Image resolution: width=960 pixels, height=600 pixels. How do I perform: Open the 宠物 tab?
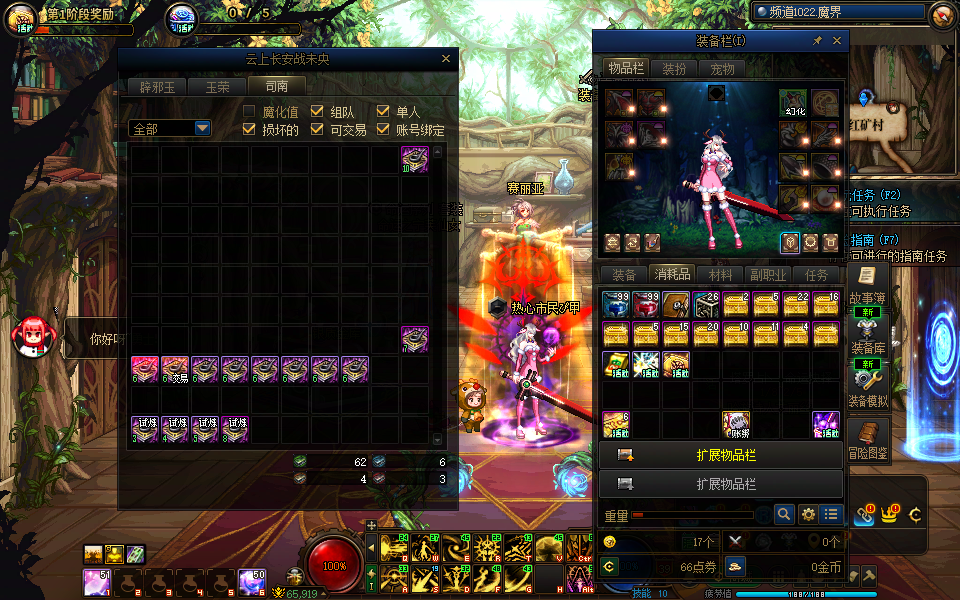tap(722, 69)
